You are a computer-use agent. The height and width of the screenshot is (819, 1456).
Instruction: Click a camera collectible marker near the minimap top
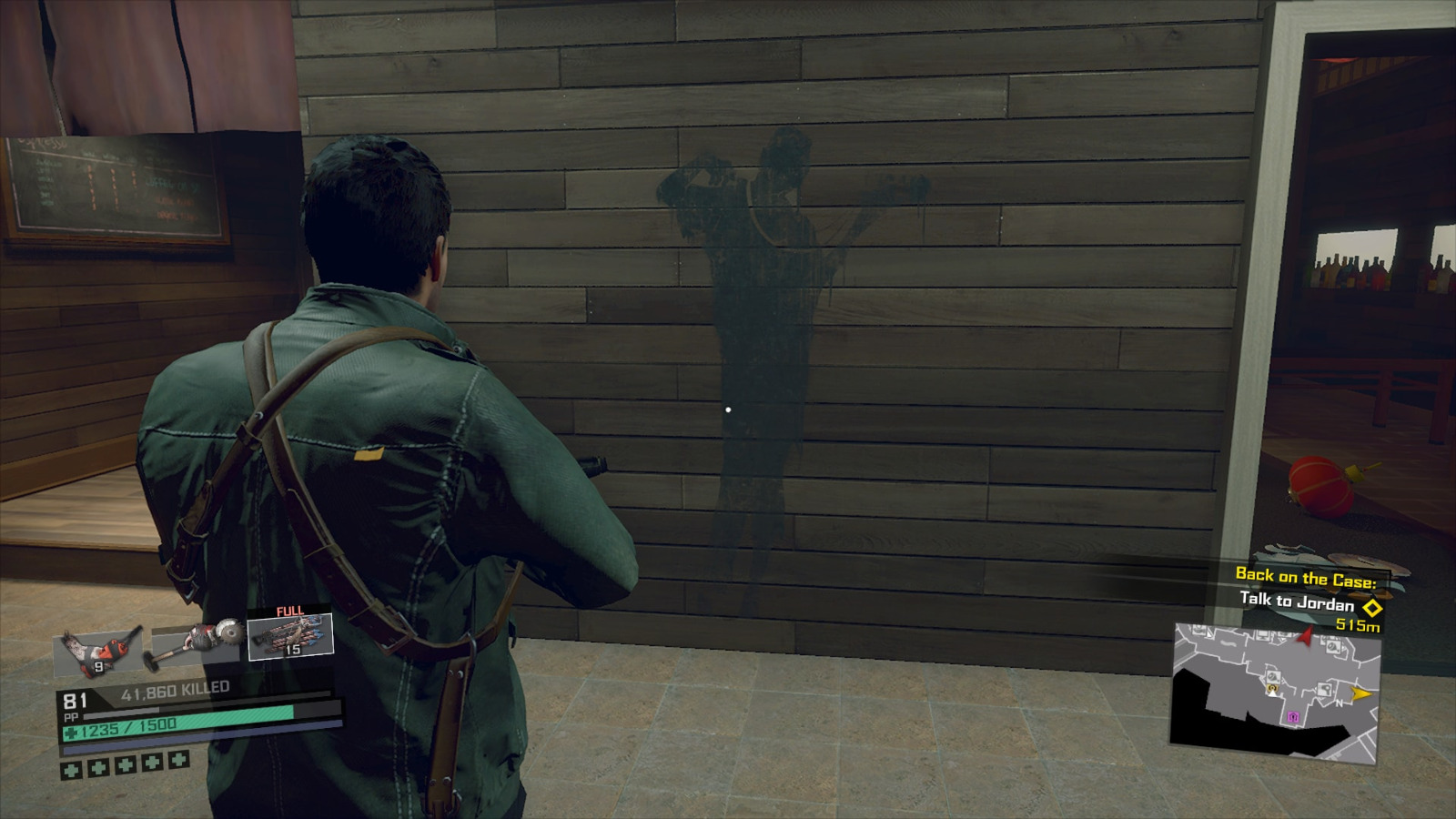tap(1334, 646)
